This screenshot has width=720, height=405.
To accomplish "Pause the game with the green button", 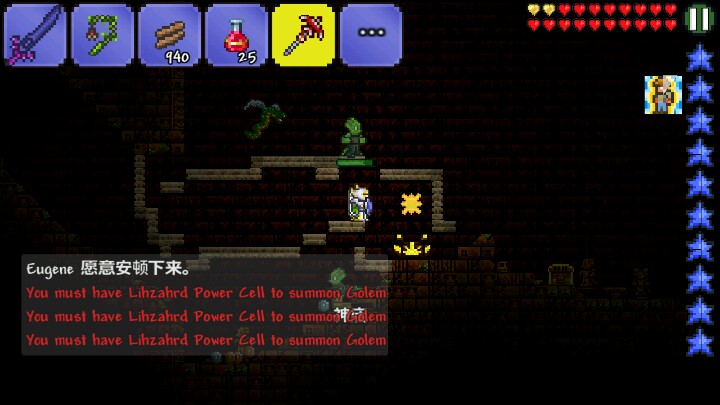I will pos(700,19).
